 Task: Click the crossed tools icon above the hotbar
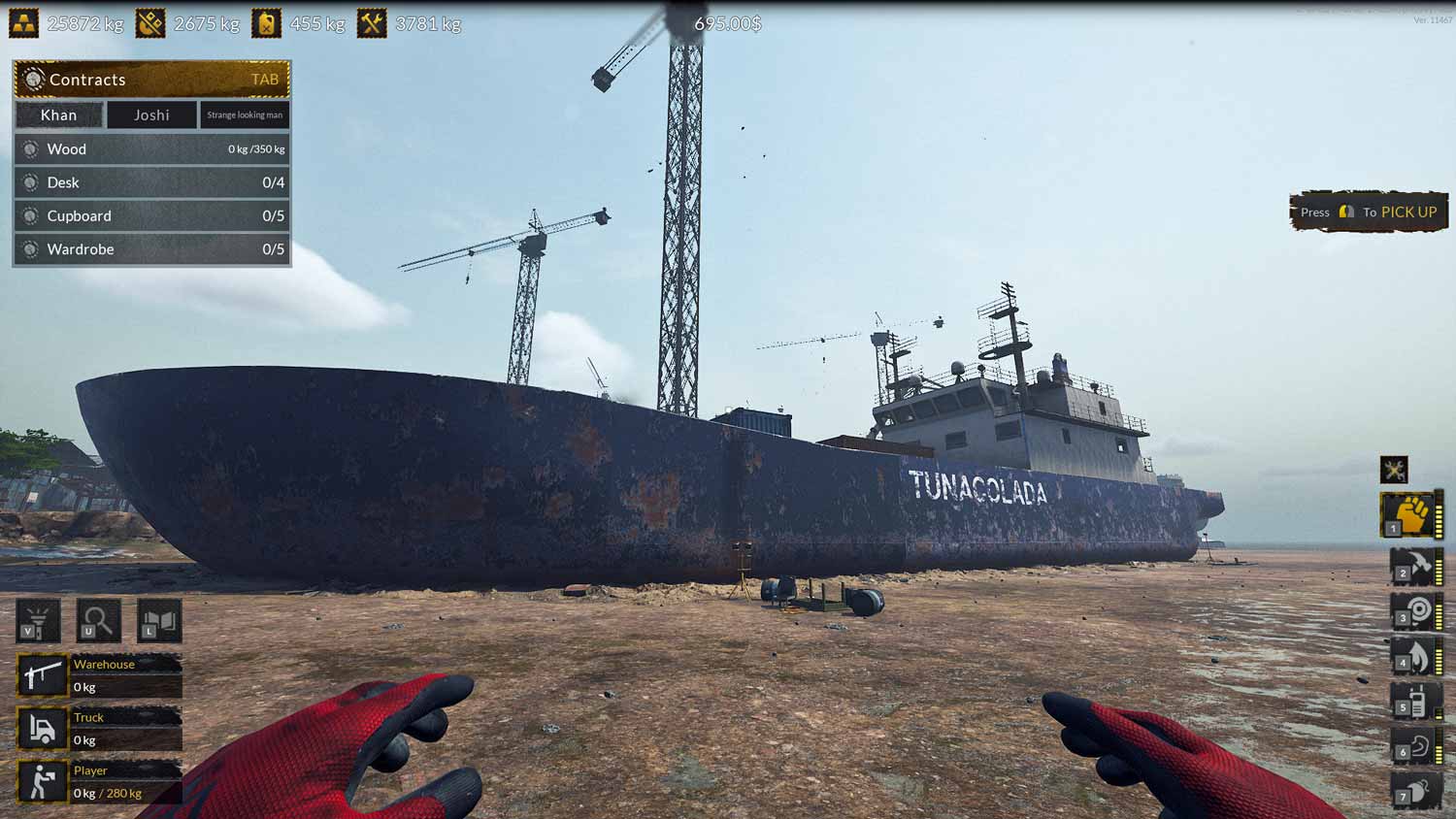[1395, 469]
